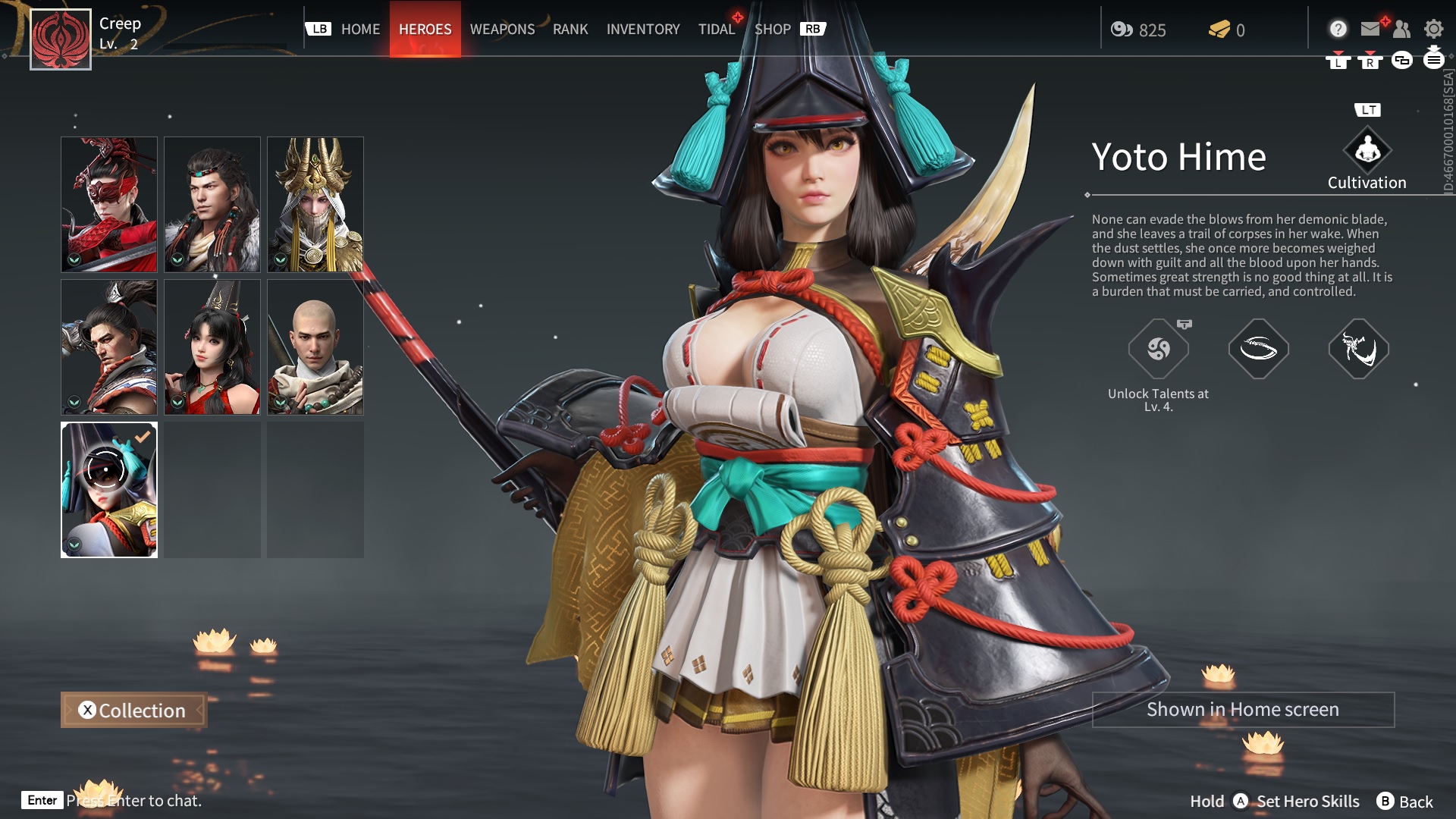
Task: Click the Creep player avatar
Action: click(x=61, y=39)
